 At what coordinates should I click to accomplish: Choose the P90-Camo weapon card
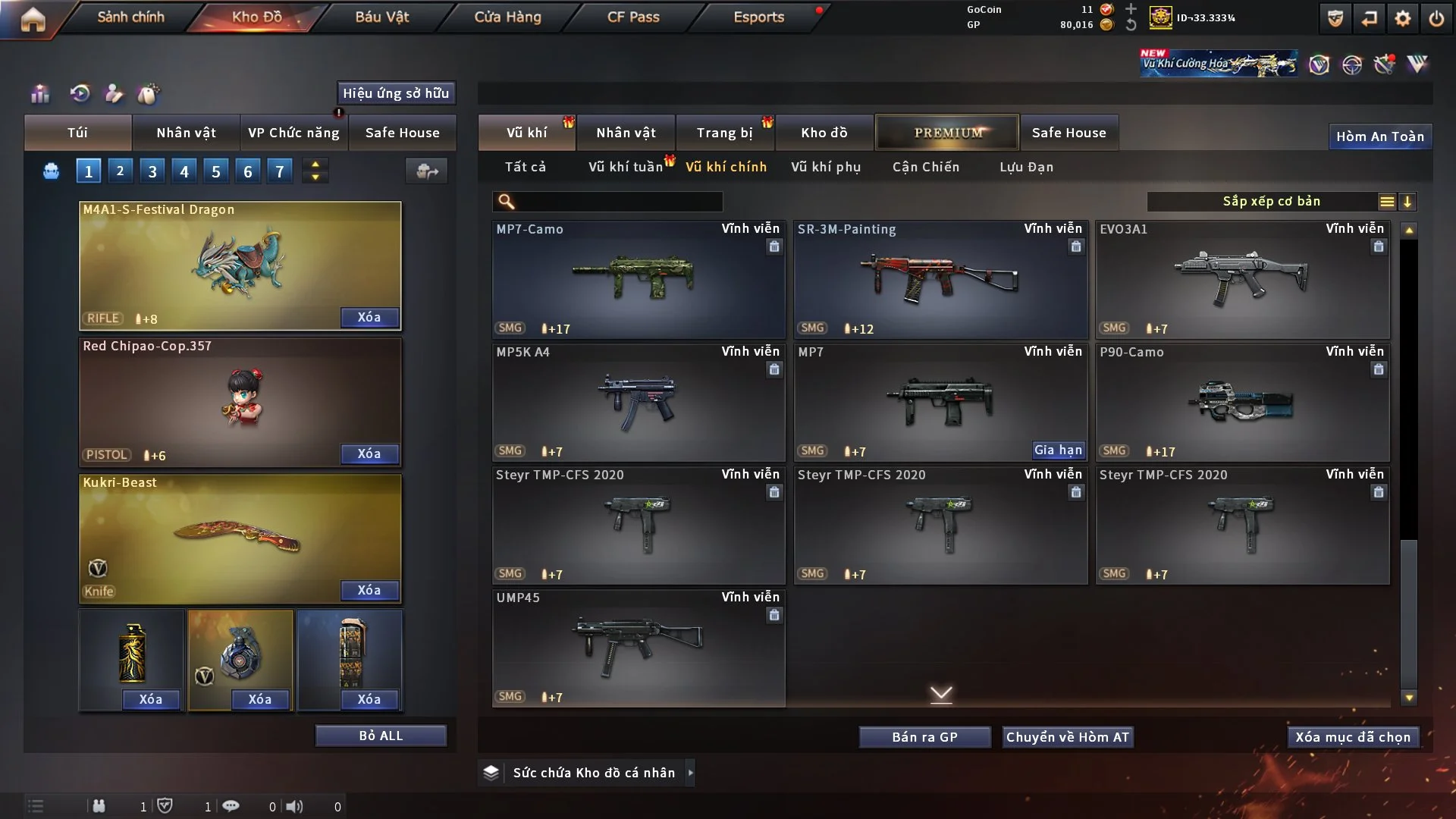[1242, 402]
